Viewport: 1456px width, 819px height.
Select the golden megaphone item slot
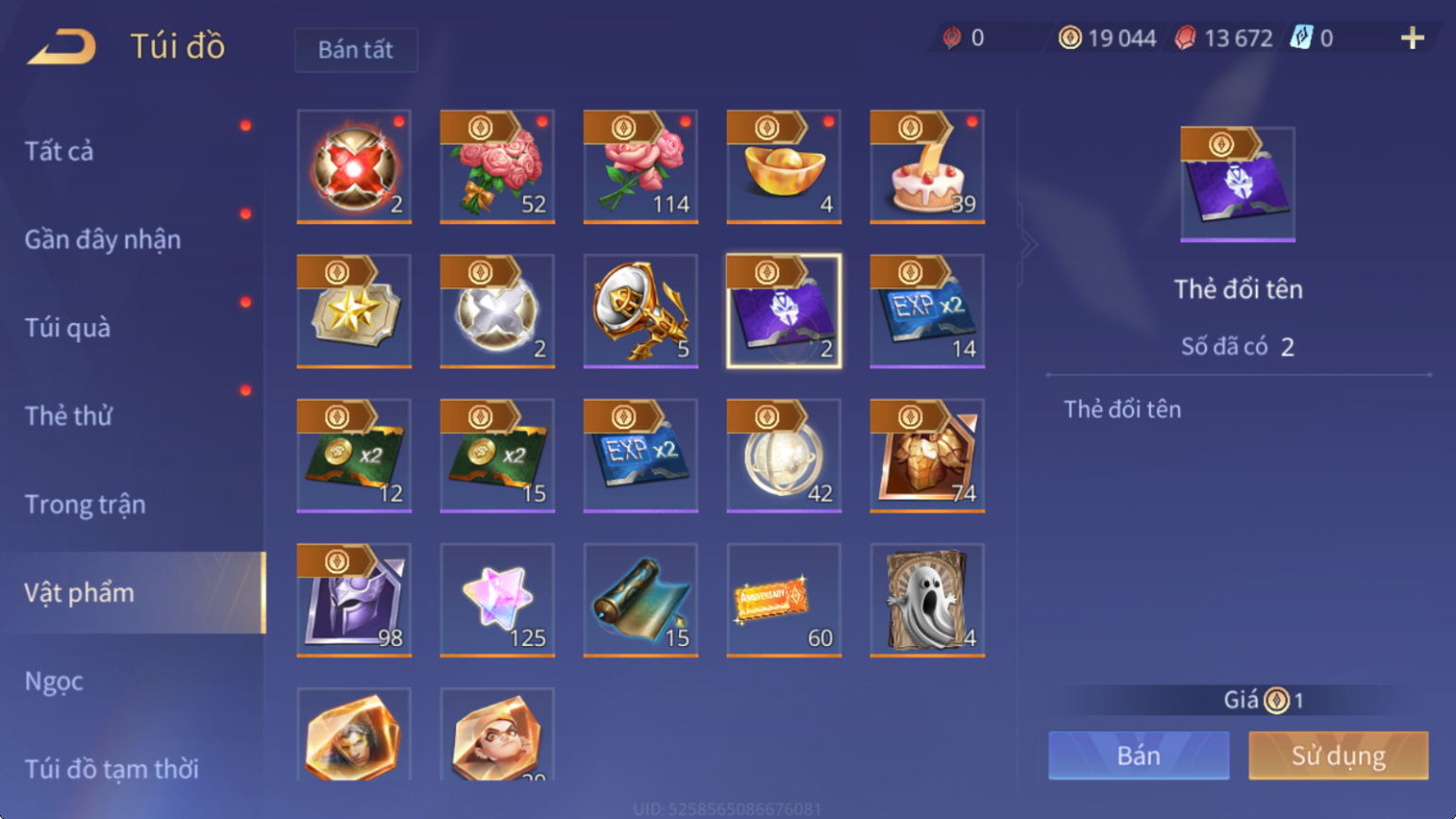pyautogui.click(x=641, y=311)
